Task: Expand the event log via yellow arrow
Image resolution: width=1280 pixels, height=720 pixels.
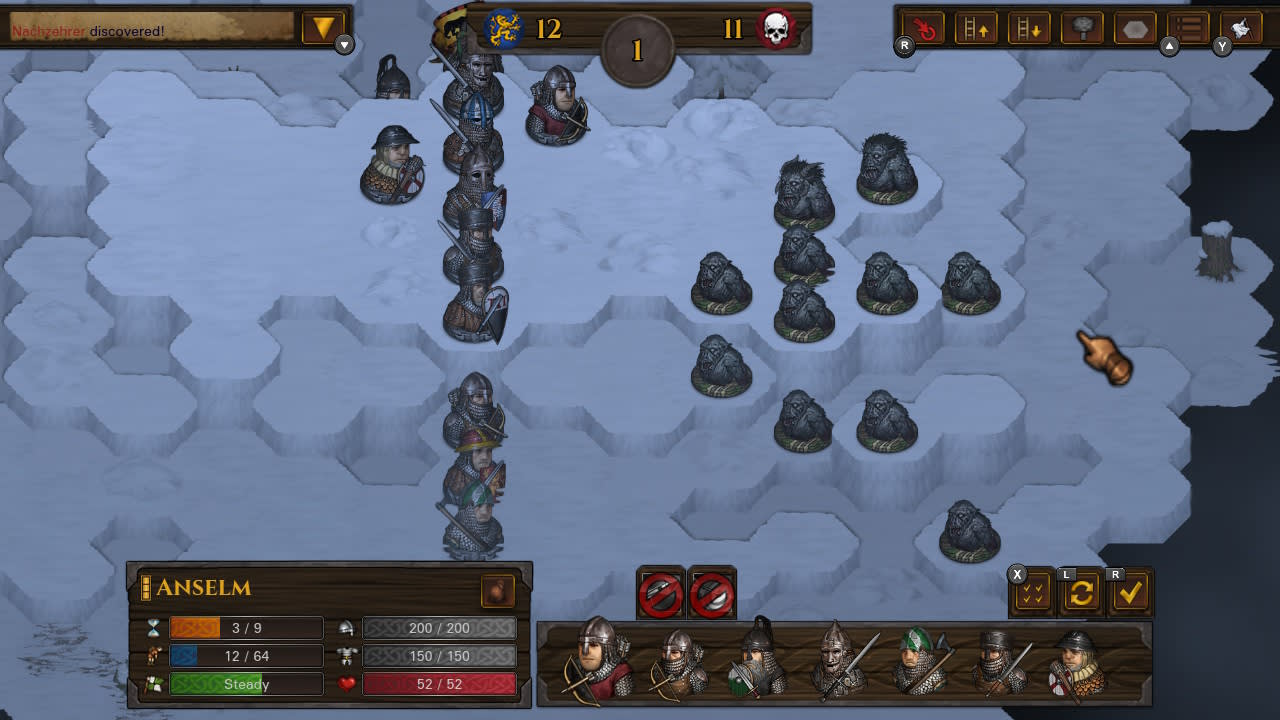Action: 322,27
